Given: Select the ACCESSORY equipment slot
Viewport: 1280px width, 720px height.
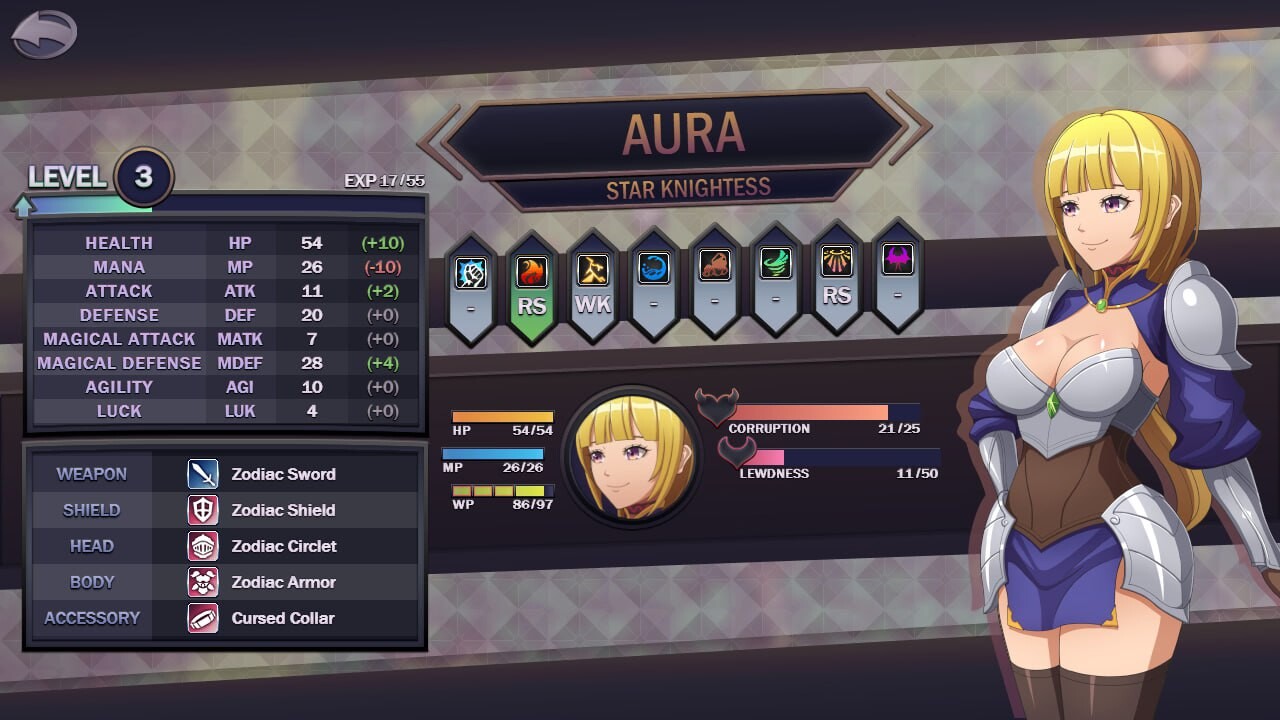Looking at the screenshot, I should pyautogui.click(x=91, y=618).
